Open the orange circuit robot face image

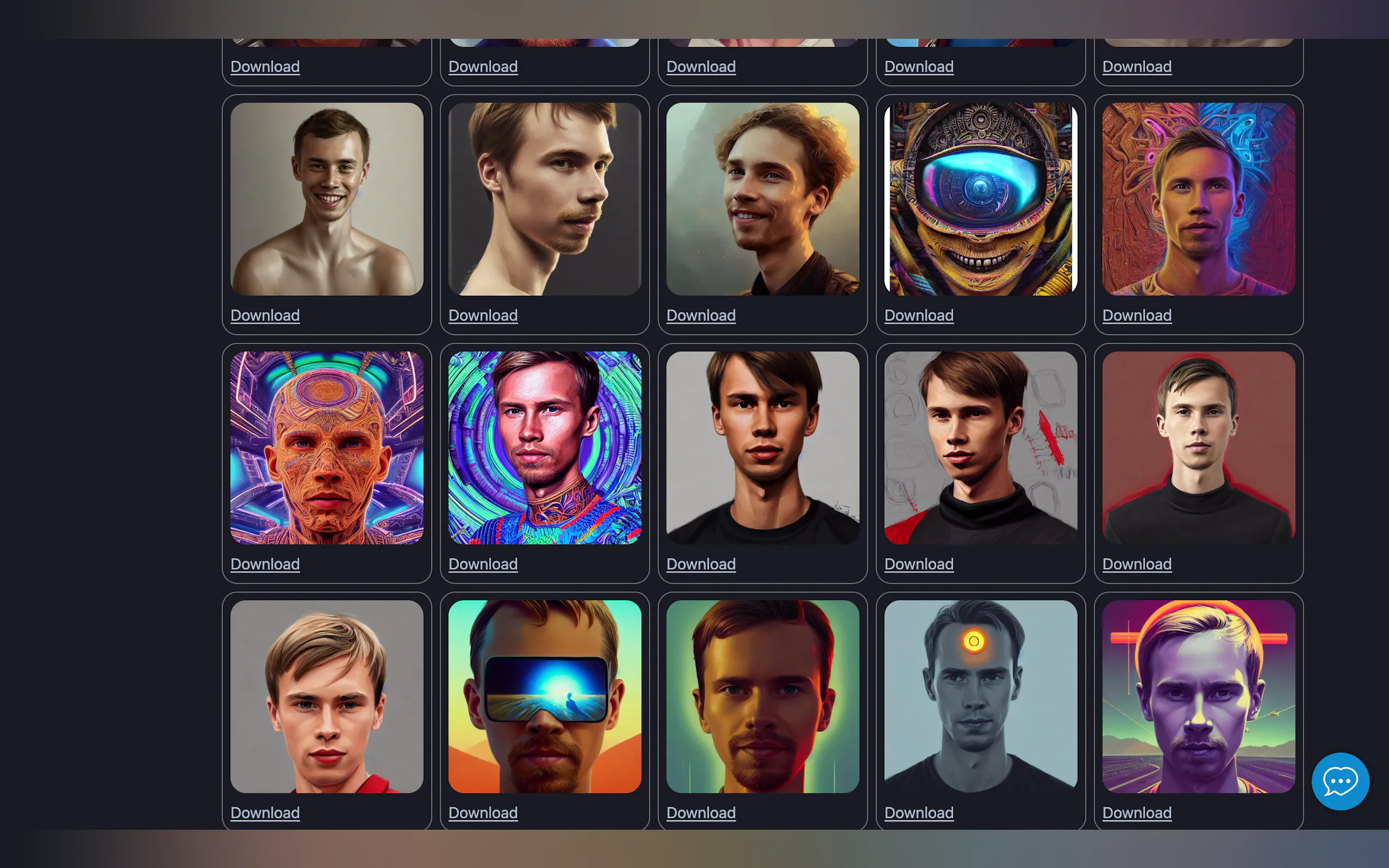pos(326,448)
